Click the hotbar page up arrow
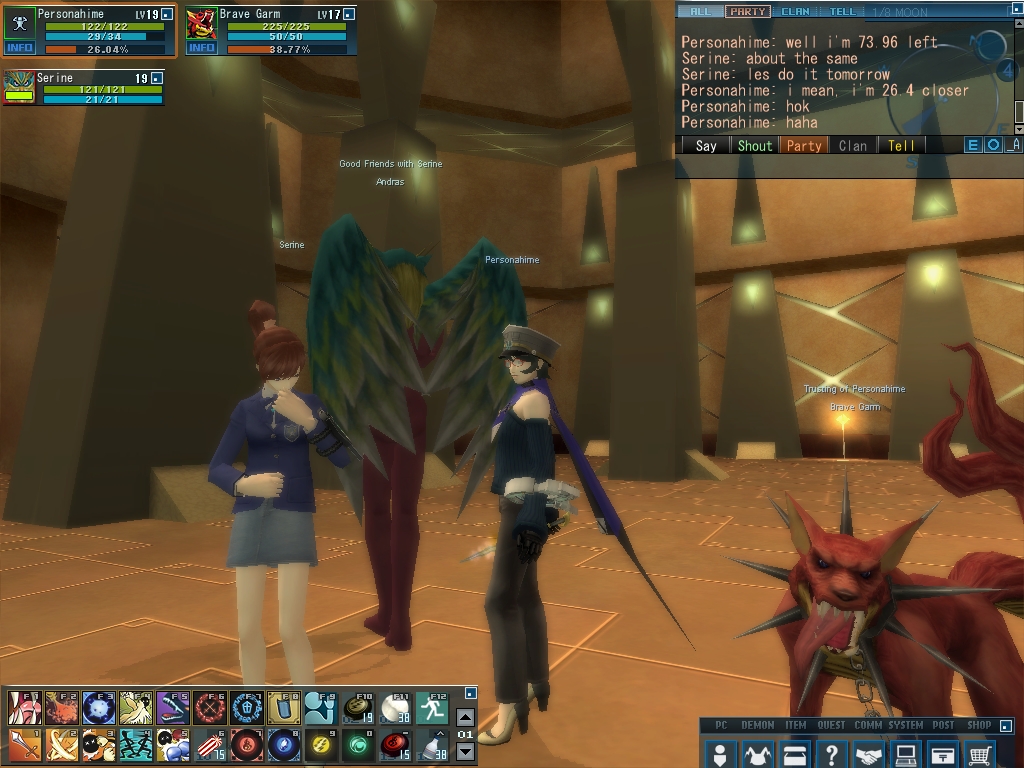The image size is (1024, 768). (x=465, y=717)
